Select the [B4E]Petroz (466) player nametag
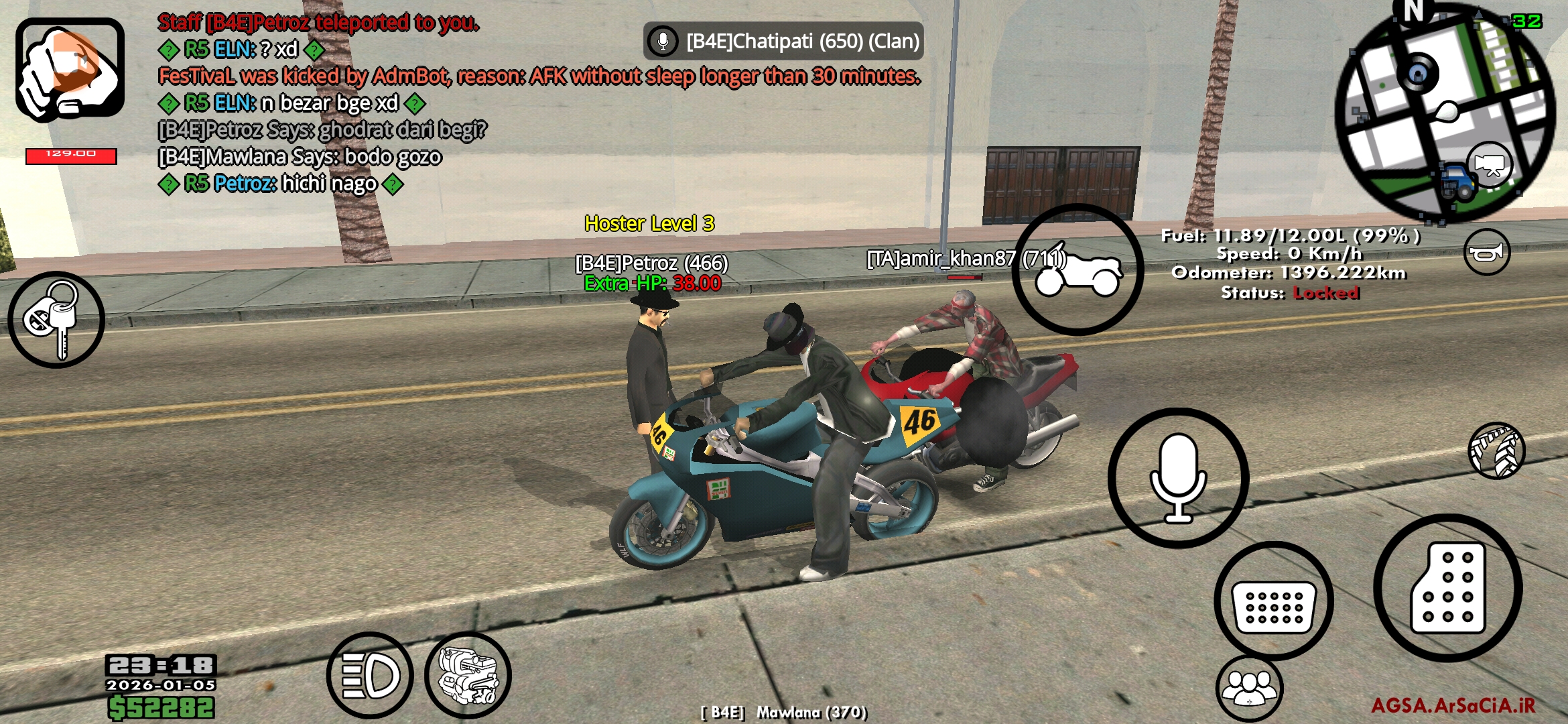The width and height of the screenshot is (1568, 724). point(651,265)
